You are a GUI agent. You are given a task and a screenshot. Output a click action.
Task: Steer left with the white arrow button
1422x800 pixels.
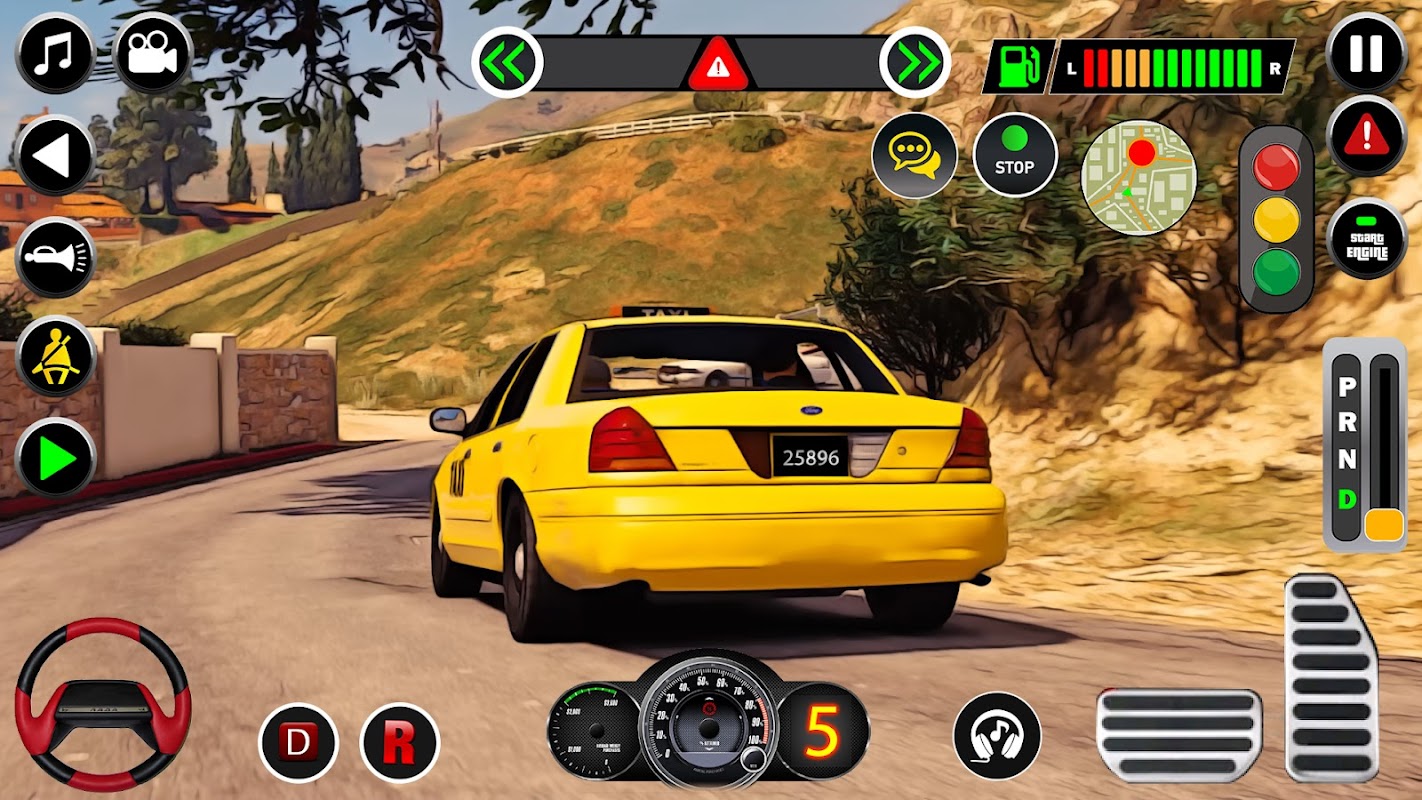[x=55, y=156]
